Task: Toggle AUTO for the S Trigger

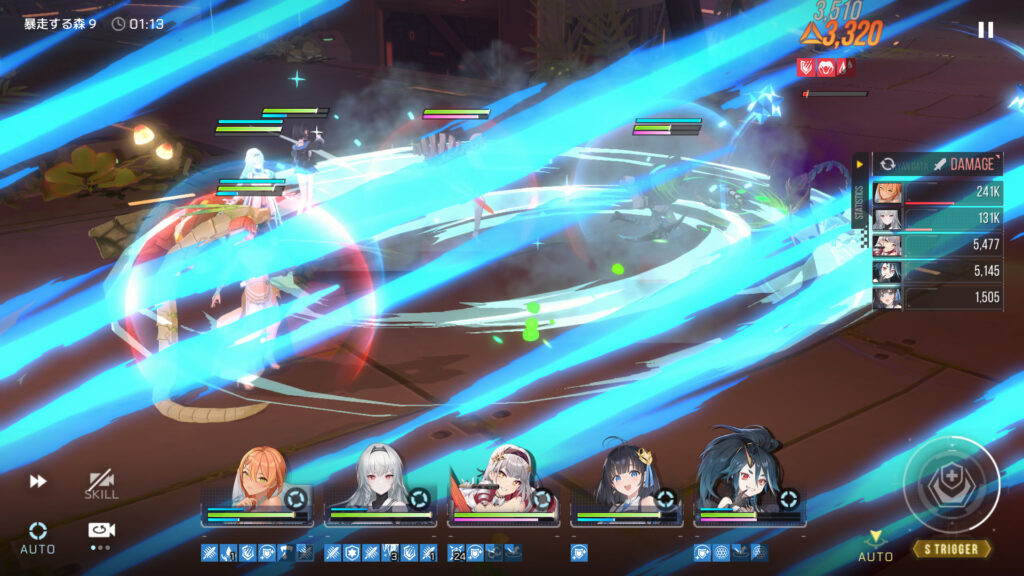Action: click(876, 546)
